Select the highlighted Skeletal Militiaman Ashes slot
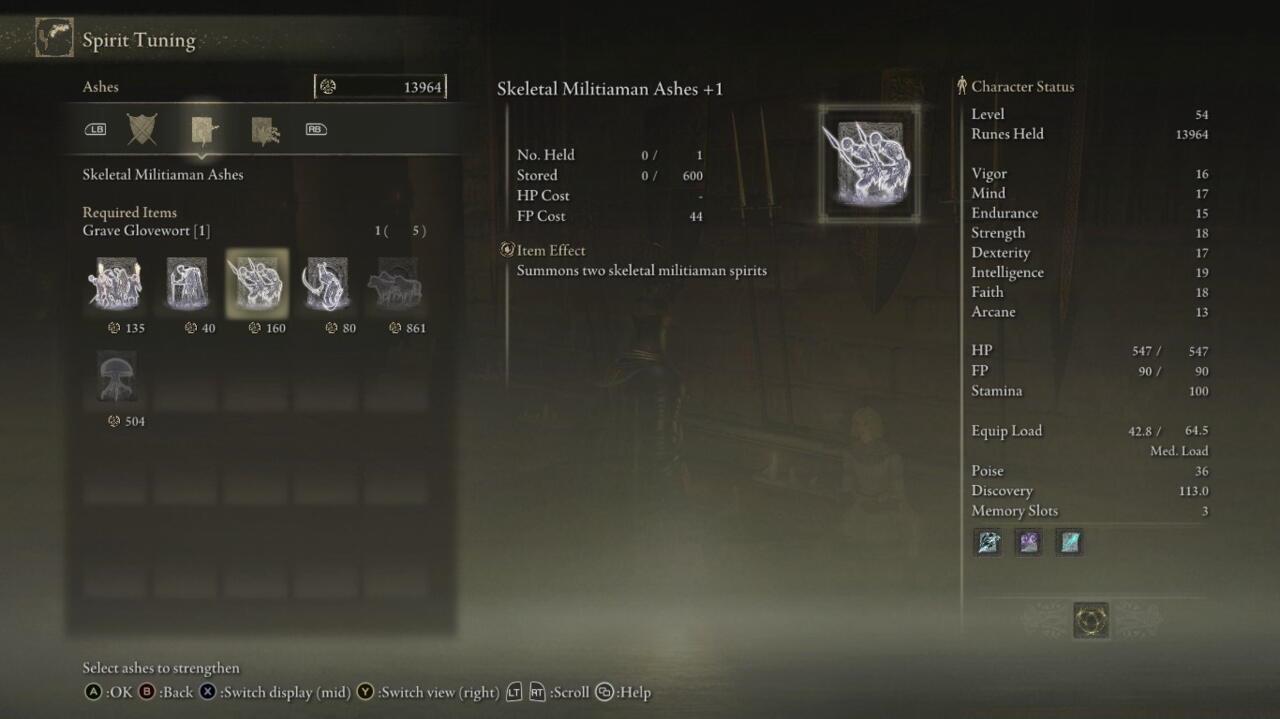Screen dimensions: 1280x719 (257, 284)
